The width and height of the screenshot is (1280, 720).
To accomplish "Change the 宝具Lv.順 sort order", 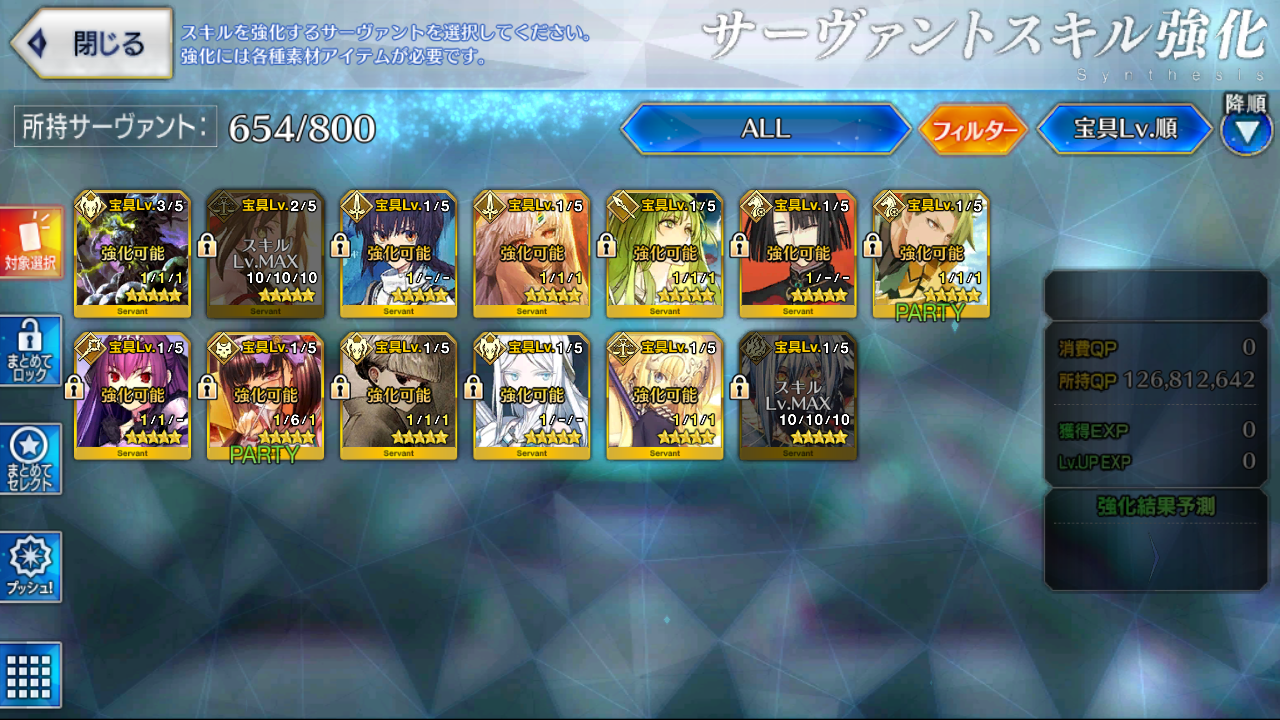I will pyautogui.click(x=1124, y=130).
